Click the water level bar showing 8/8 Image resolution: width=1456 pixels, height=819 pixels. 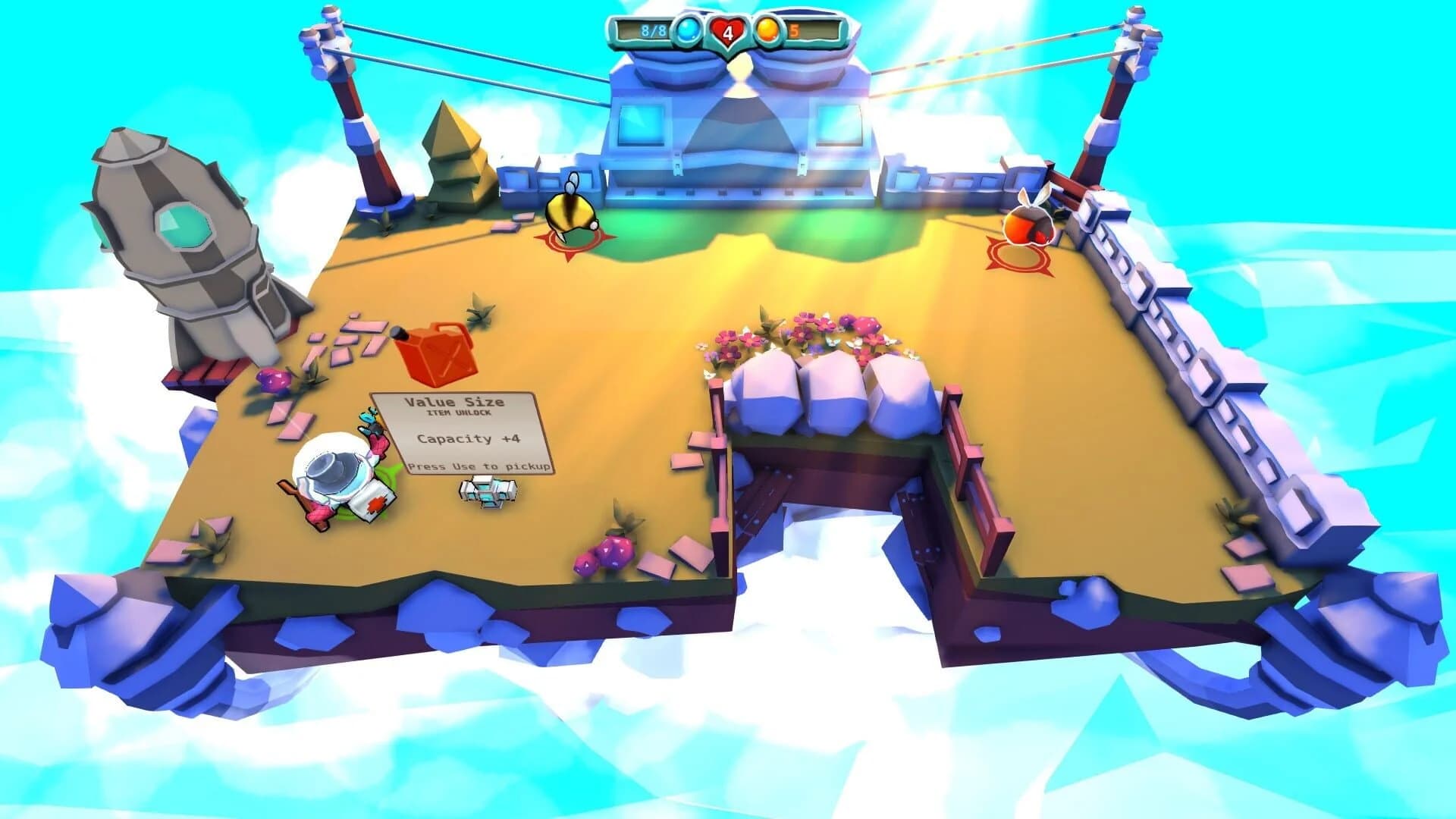[648, 30]
